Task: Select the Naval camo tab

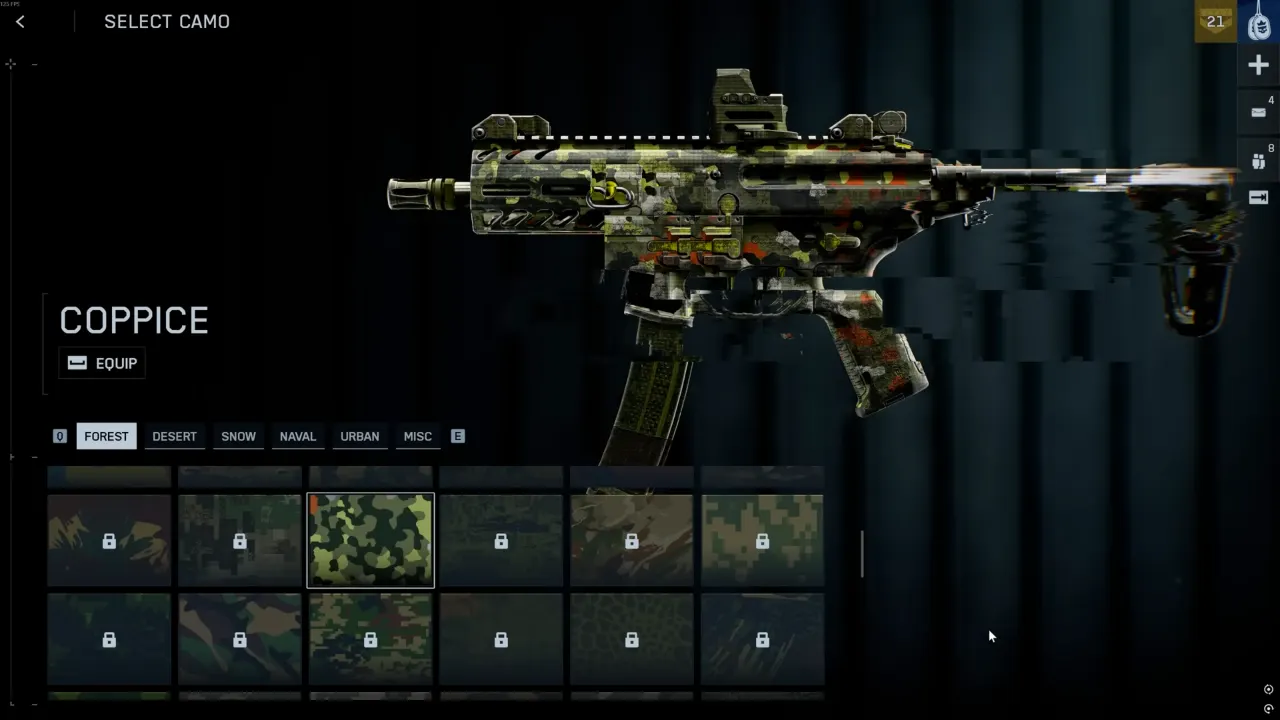Action: 297,436
